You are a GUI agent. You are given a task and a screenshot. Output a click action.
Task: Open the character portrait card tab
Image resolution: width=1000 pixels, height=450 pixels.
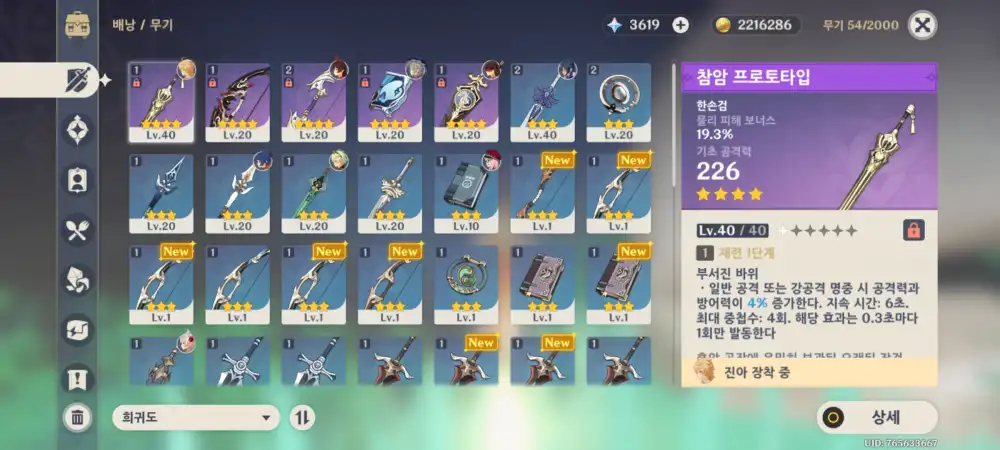coord(77,180)
